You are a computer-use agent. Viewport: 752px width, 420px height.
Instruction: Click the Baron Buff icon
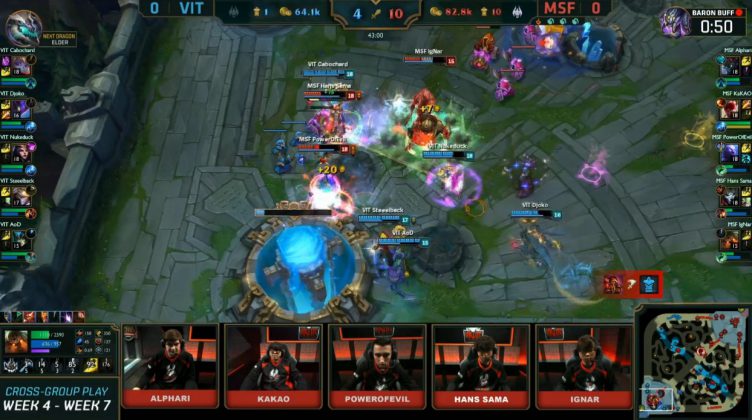point(676,20)
